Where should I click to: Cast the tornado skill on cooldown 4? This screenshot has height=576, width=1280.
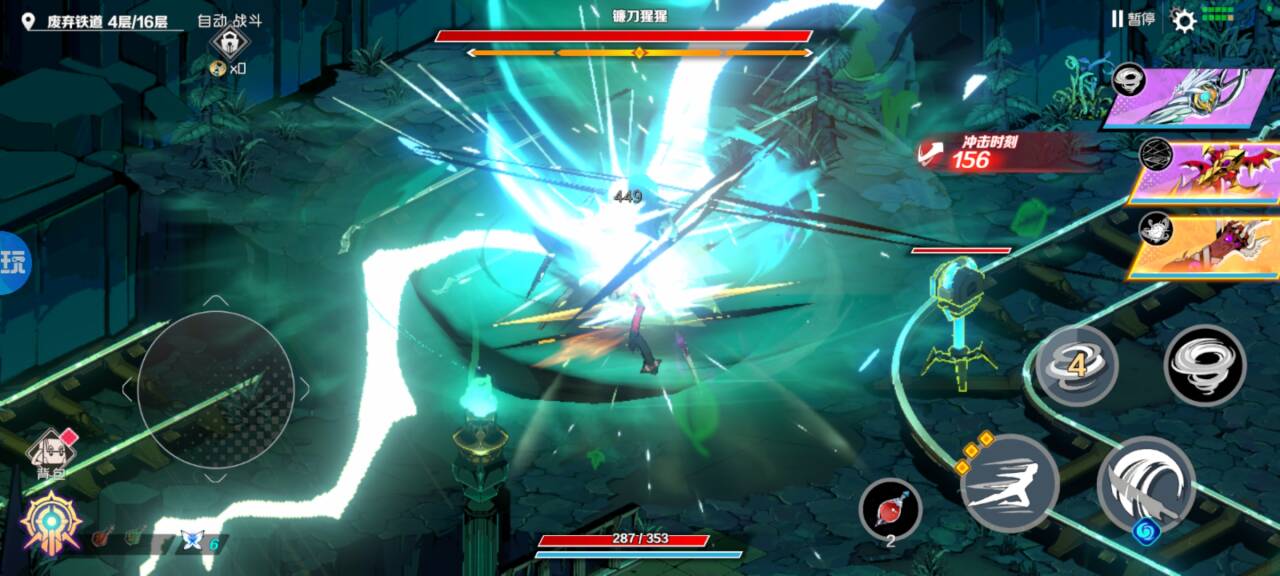(1076, 366)
